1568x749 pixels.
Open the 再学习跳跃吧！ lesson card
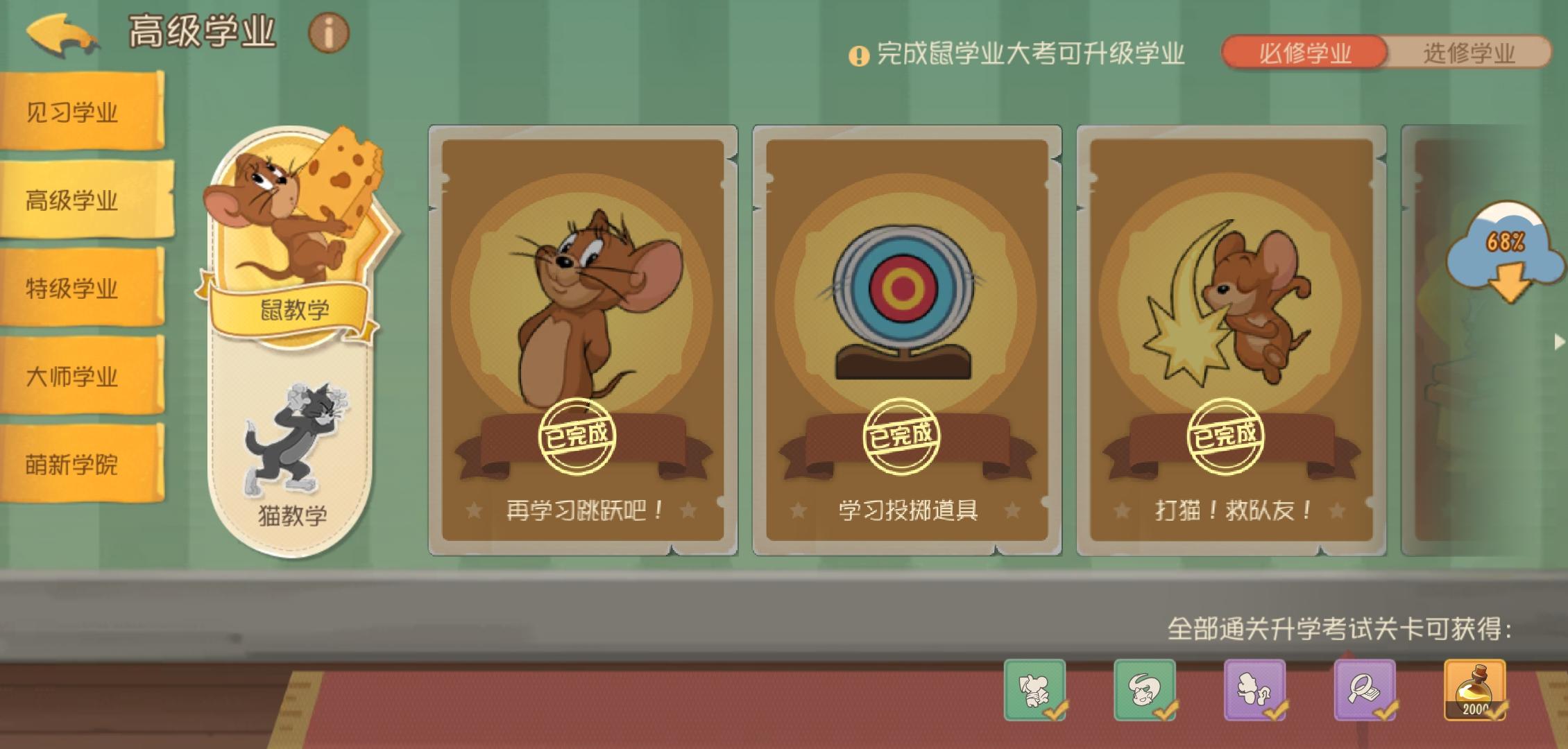(x=583, y=340)
